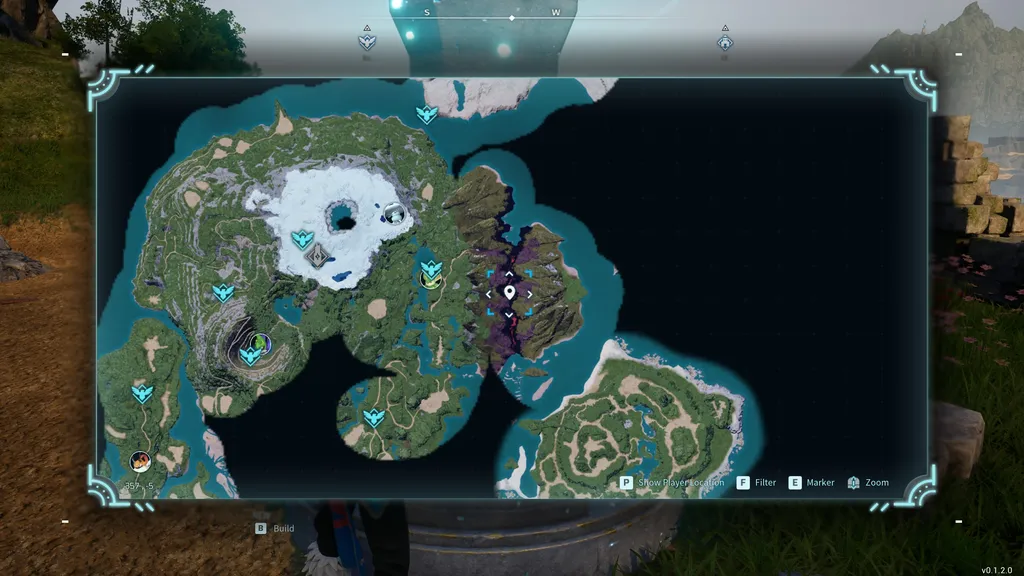Select the fast travel eagle above the fox boss icon
The height and width of the screenshot is (576, 1024).
pyautogui.click(x=142, y=393)
